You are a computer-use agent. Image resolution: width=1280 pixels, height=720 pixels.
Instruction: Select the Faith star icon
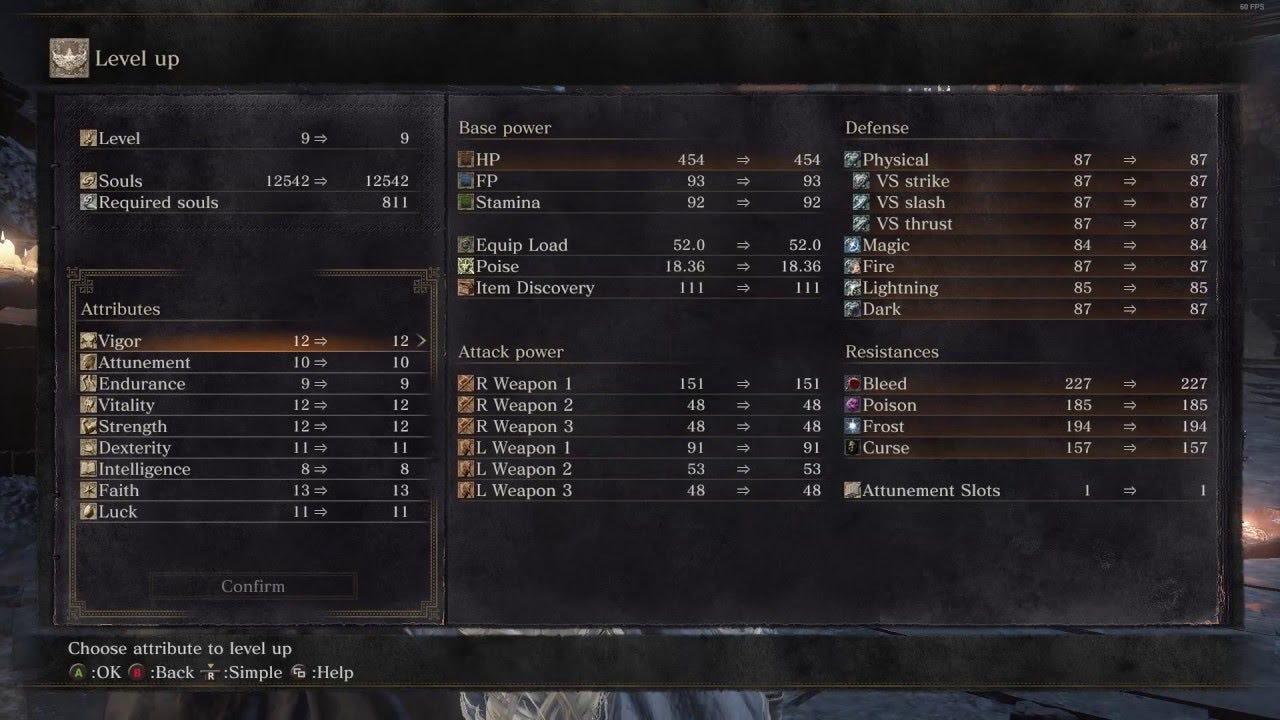[90, 490]
